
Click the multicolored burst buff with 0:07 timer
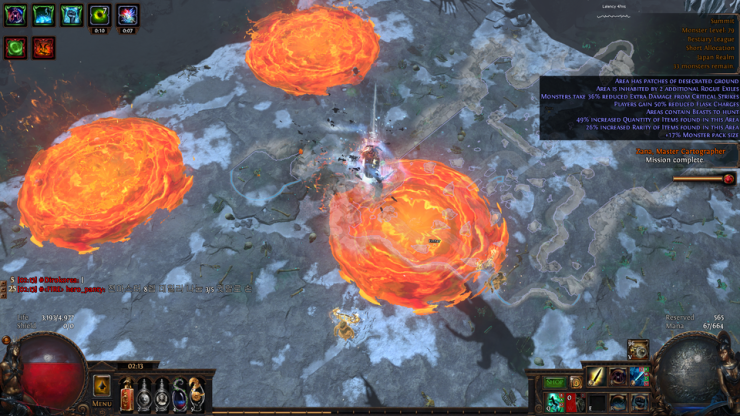[127, 15]
